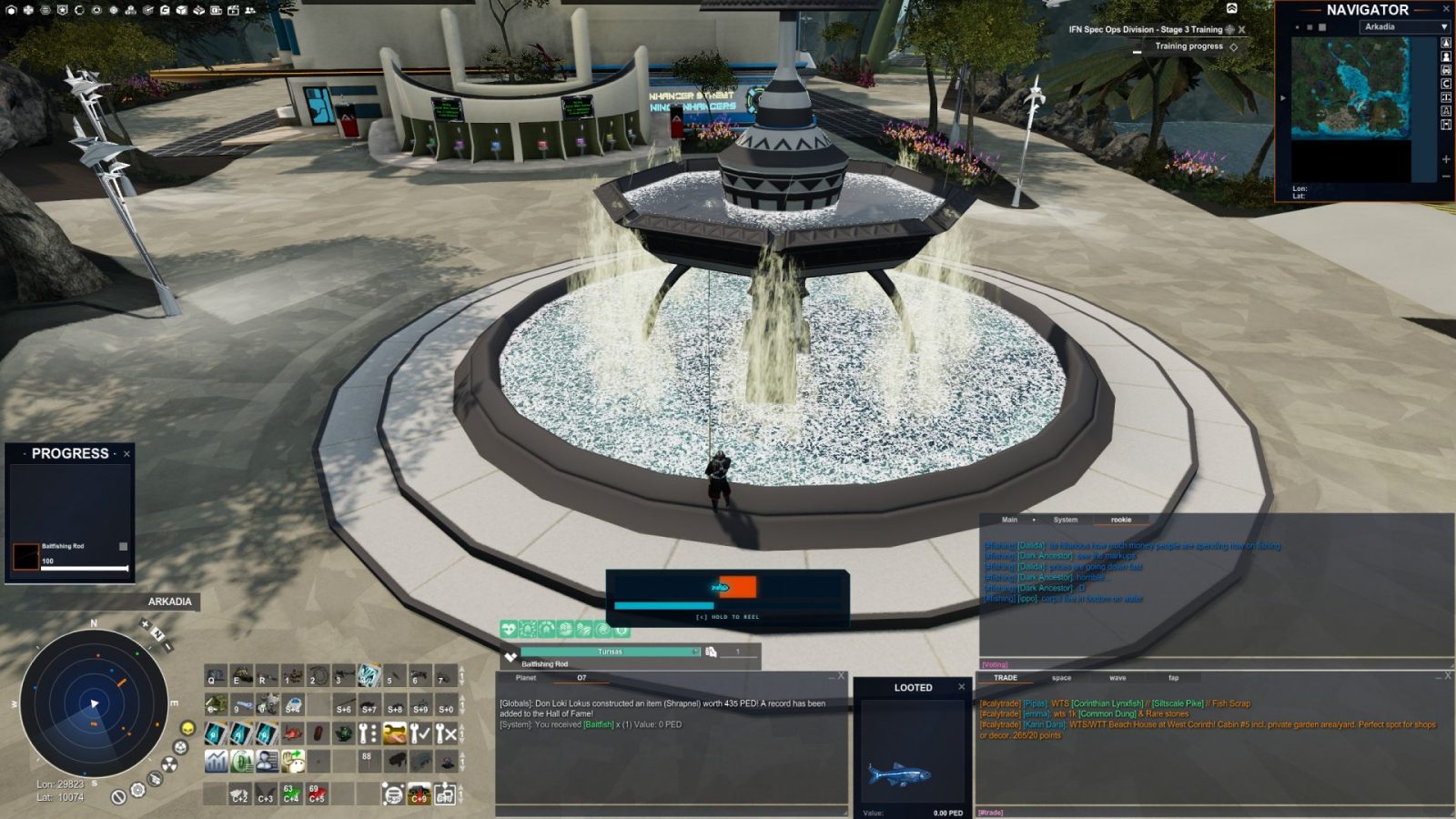This screenshot has width=1456, height=819.
Task: Toggle the C marker filter in Navigator
Action: pyautogui.click(x=1446, y=83)
